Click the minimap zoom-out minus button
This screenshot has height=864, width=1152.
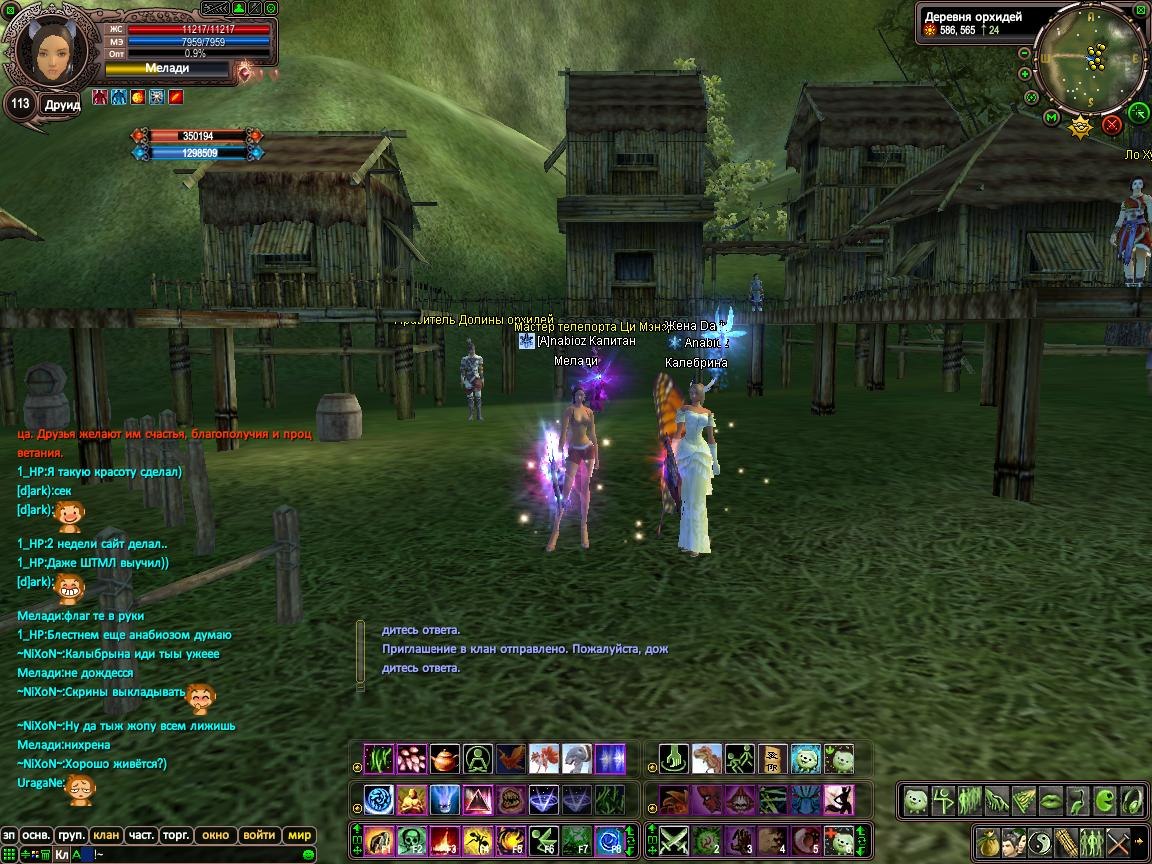pos(1024,54)
